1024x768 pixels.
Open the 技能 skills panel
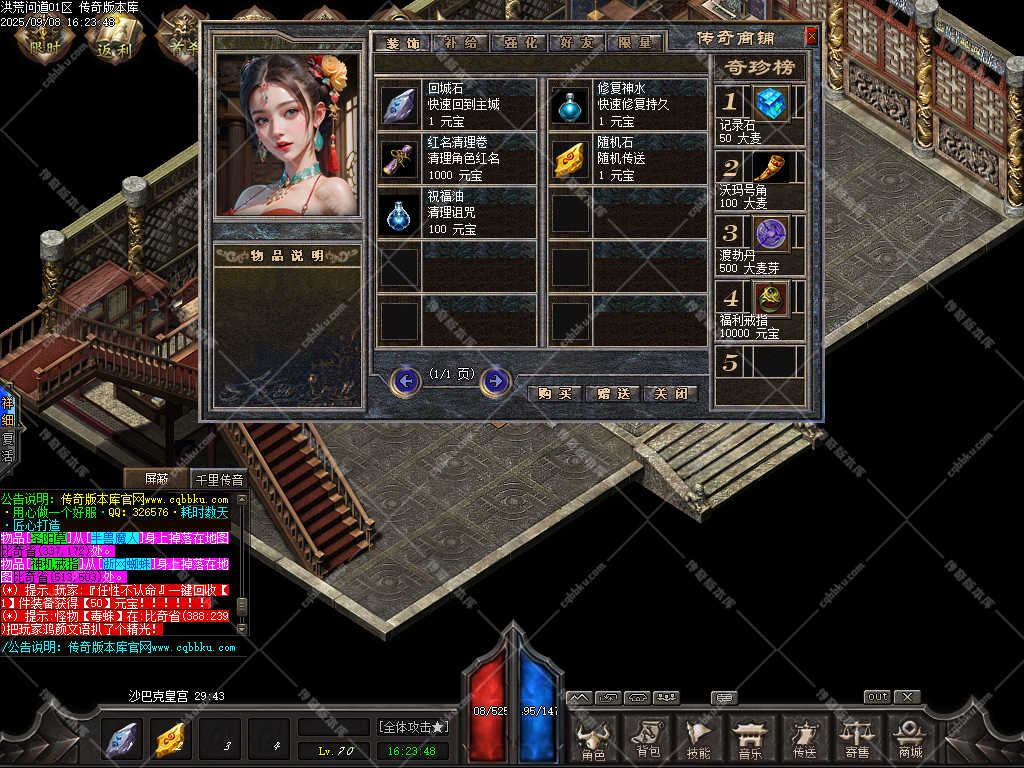(699, 740)
